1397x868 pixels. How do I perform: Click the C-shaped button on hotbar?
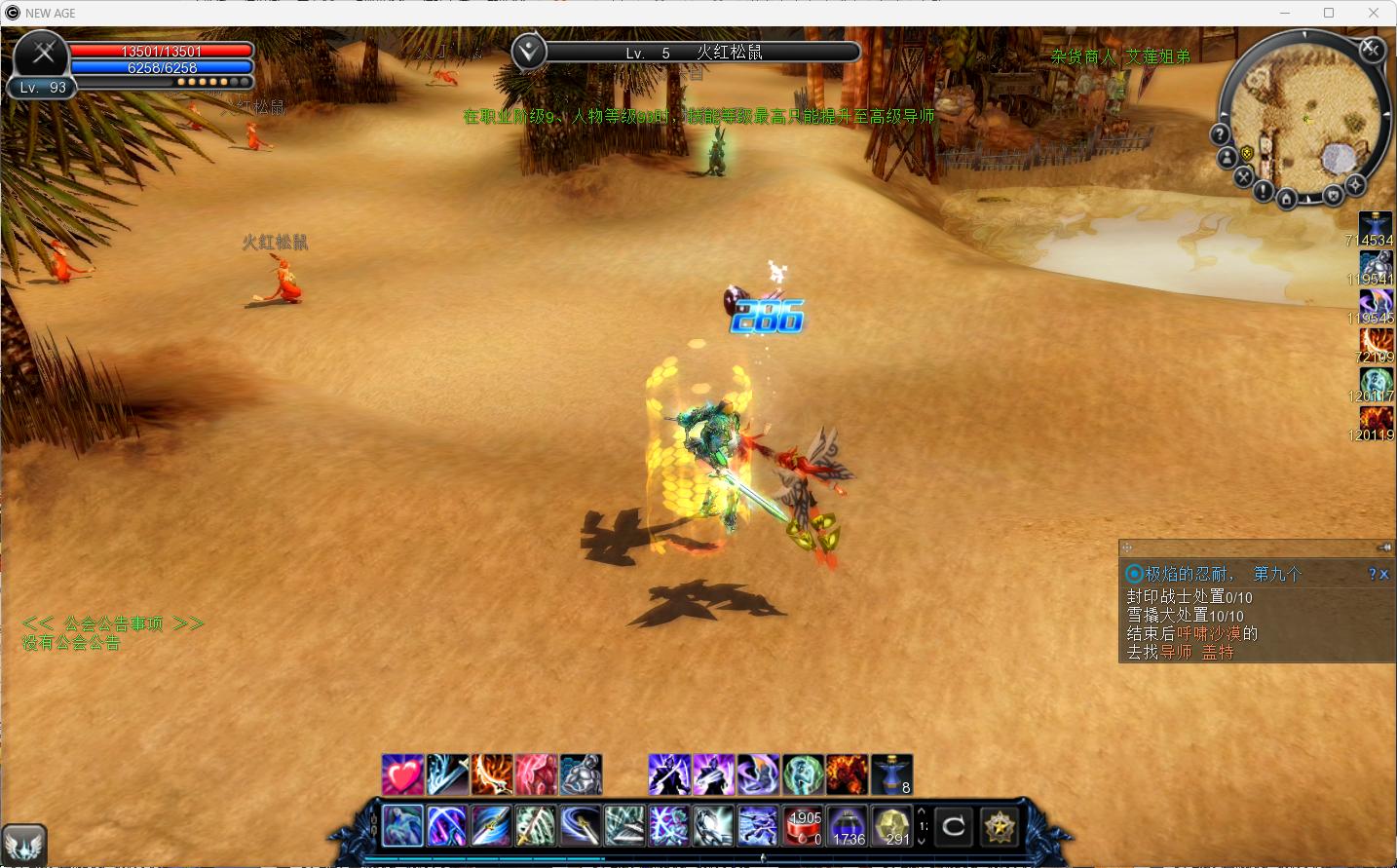[x=954, y=827]
